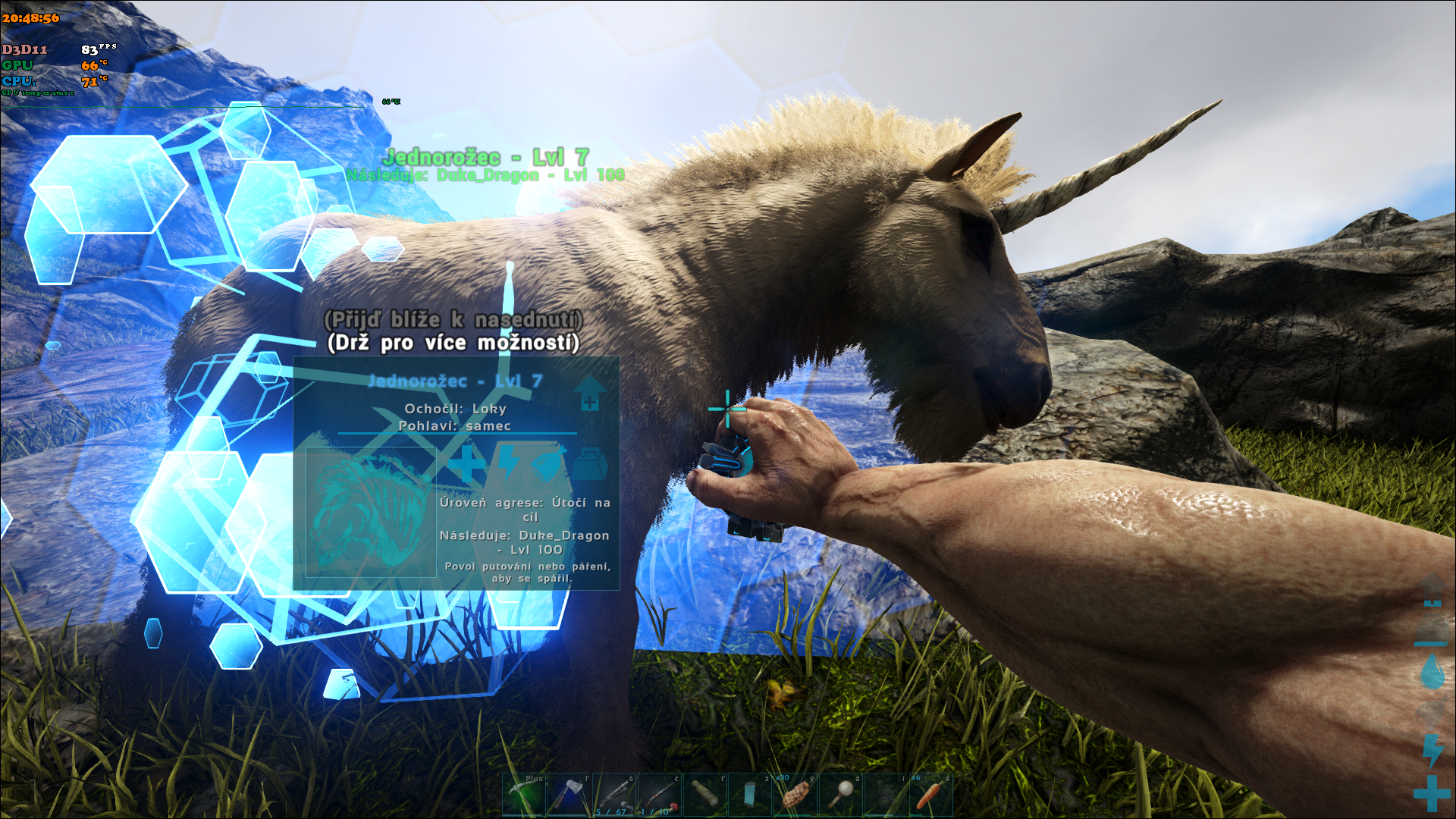Use the x6 carrot stack
This screenshot has width=1456, height=819.
(x=931, y=795)
